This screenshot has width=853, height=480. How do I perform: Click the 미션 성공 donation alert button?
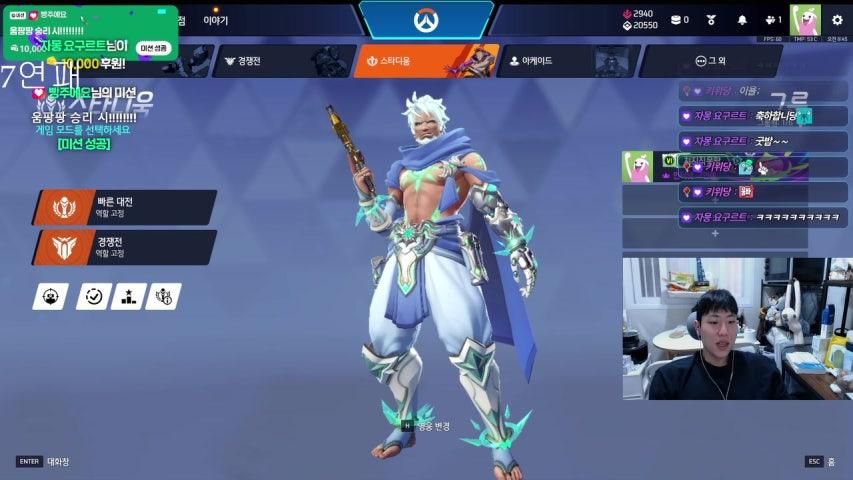click(x=153, y=47)
